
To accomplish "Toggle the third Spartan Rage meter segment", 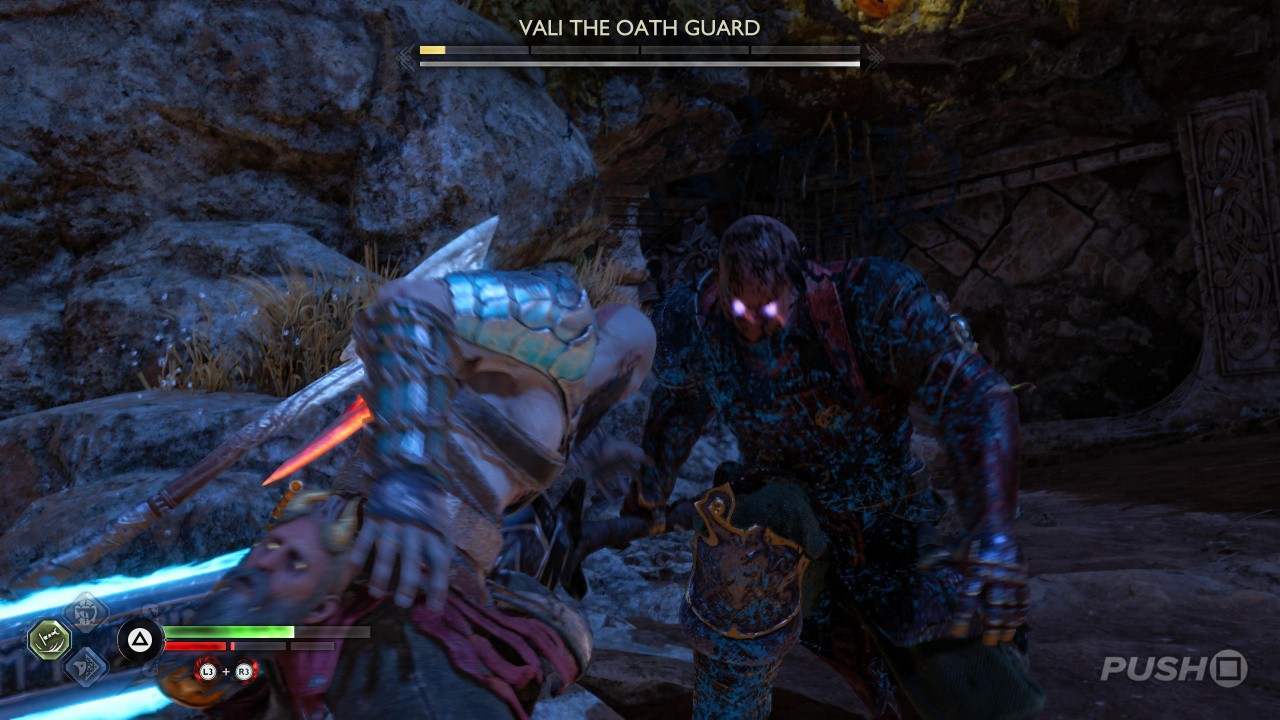I will pos(311,645).
